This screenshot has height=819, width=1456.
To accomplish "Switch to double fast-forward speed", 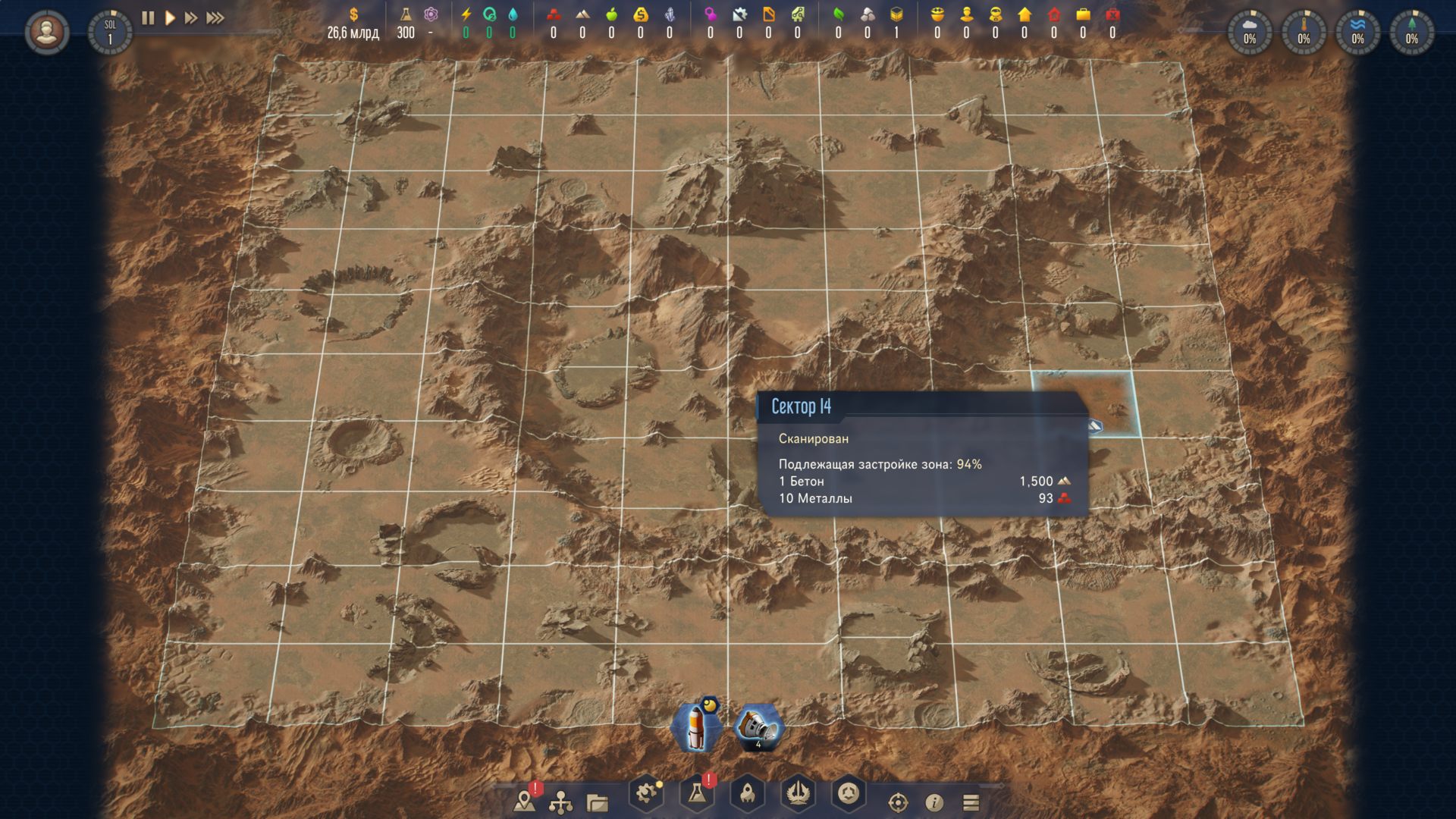I will tap(191, 17).
